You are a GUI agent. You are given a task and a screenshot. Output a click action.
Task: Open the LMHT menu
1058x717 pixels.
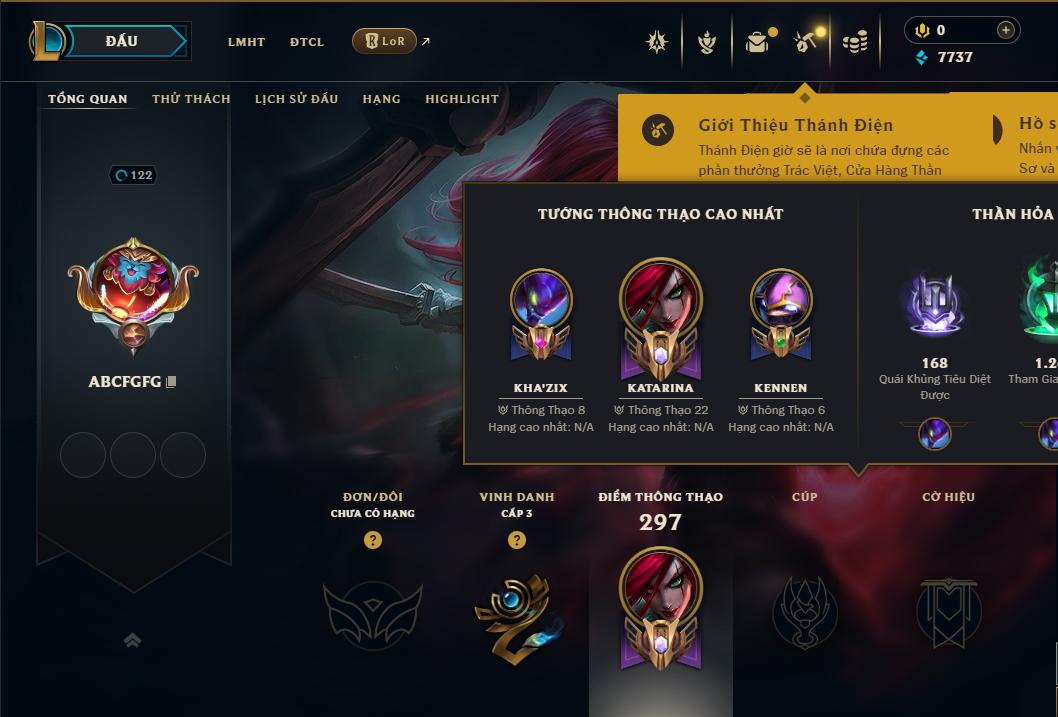coord(246,42)
